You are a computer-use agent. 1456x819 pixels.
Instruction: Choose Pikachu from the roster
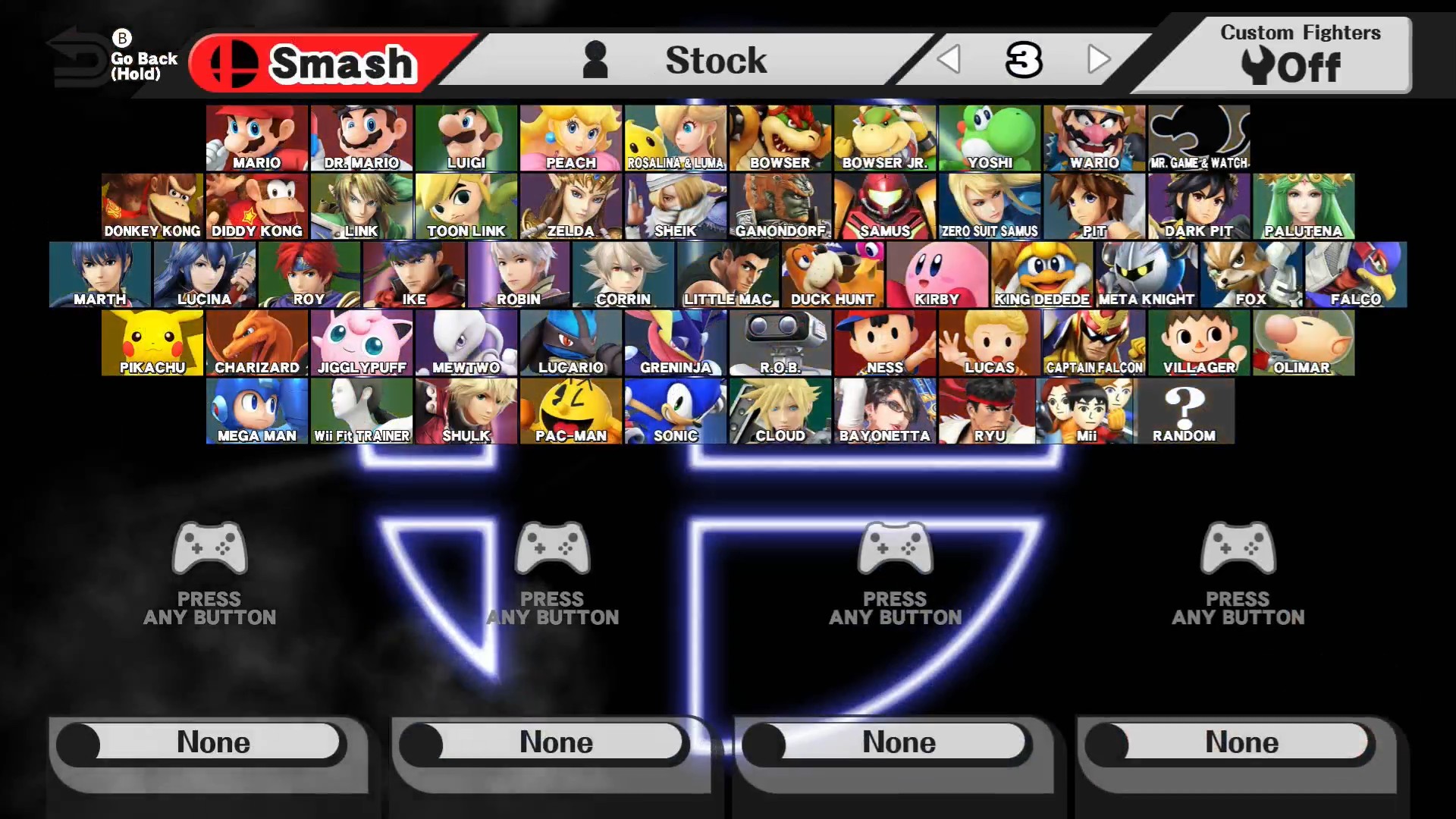152,341
